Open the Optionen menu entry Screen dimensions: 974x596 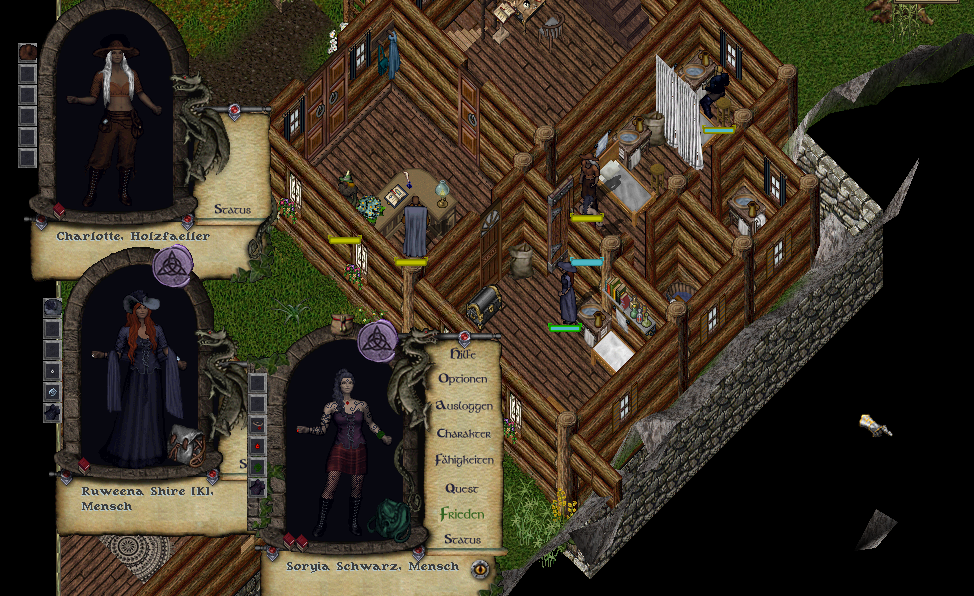tap(462, 380)
